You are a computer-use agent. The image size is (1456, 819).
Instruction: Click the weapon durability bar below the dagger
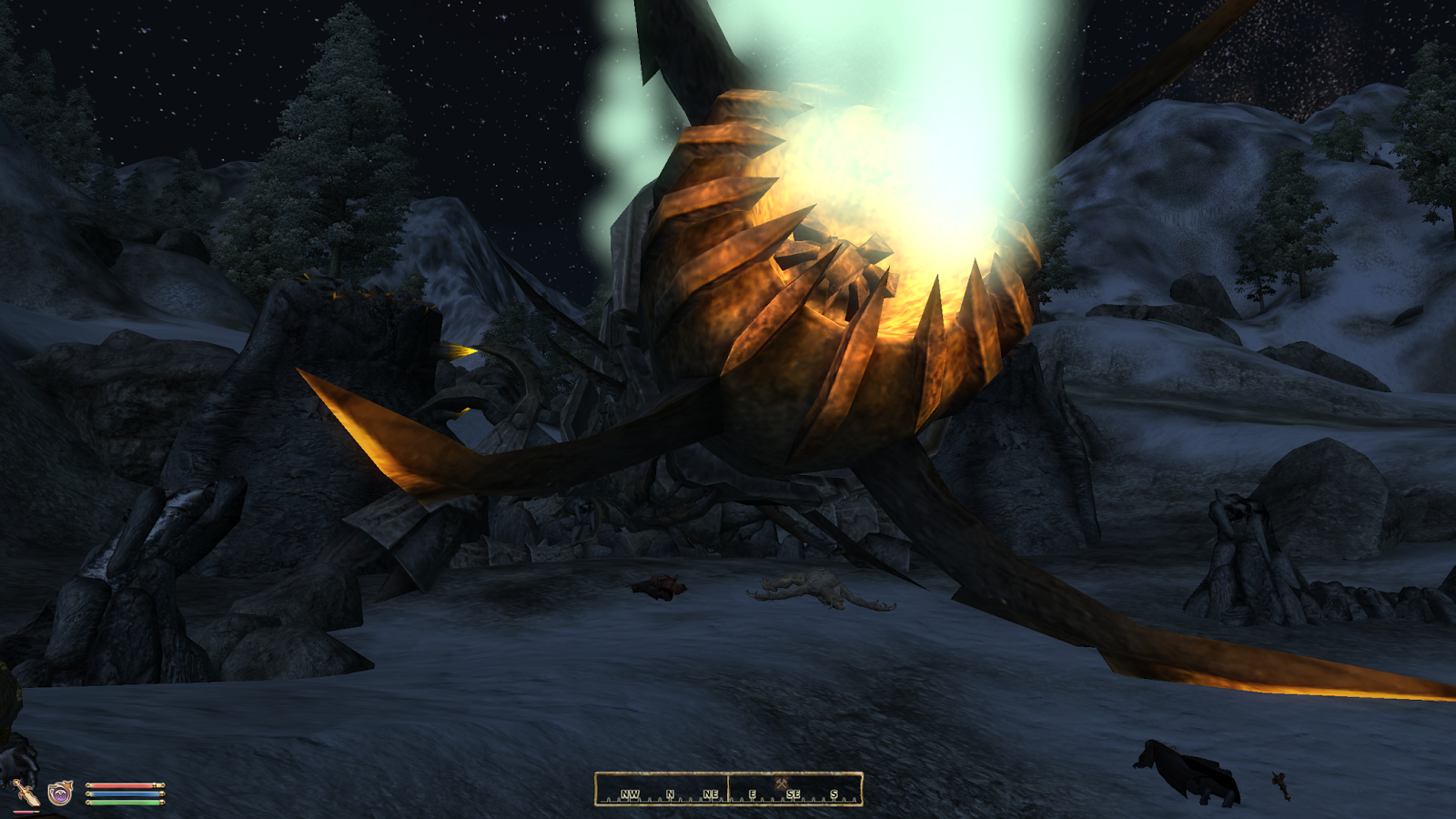point(25,811)
